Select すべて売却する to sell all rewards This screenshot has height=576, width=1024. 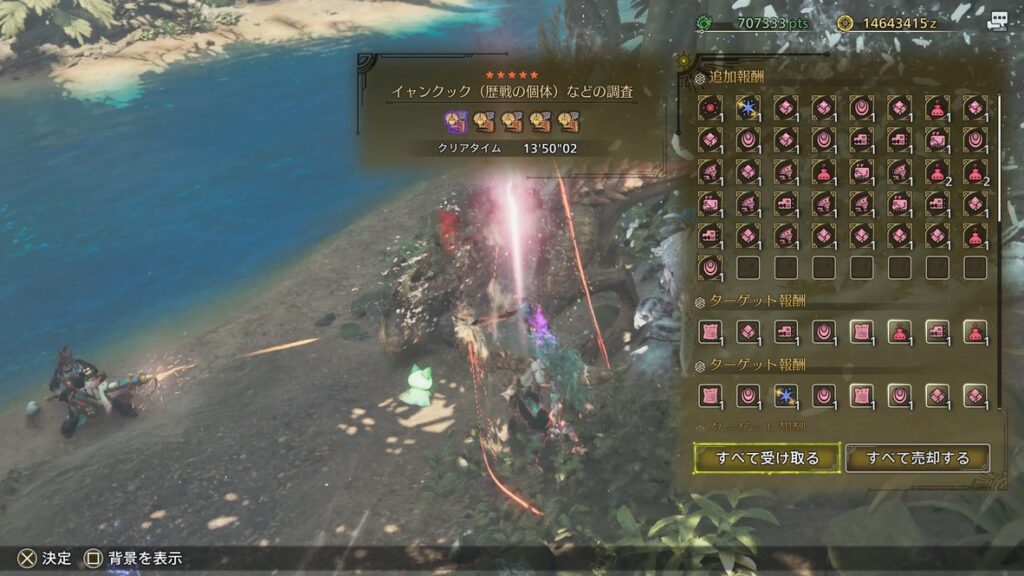point(918,458)
